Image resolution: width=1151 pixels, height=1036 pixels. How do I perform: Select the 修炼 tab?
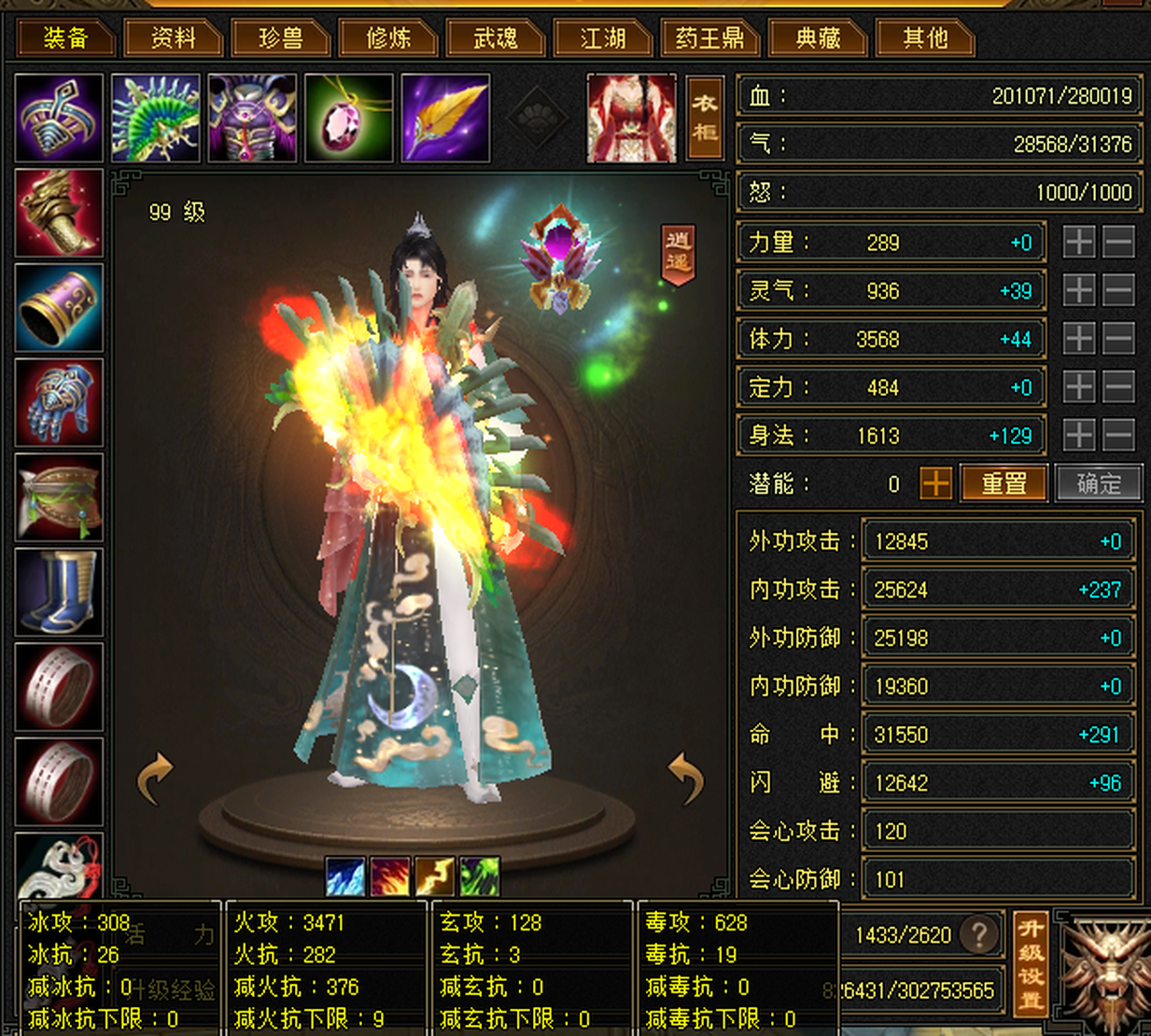tap(387, 38)
